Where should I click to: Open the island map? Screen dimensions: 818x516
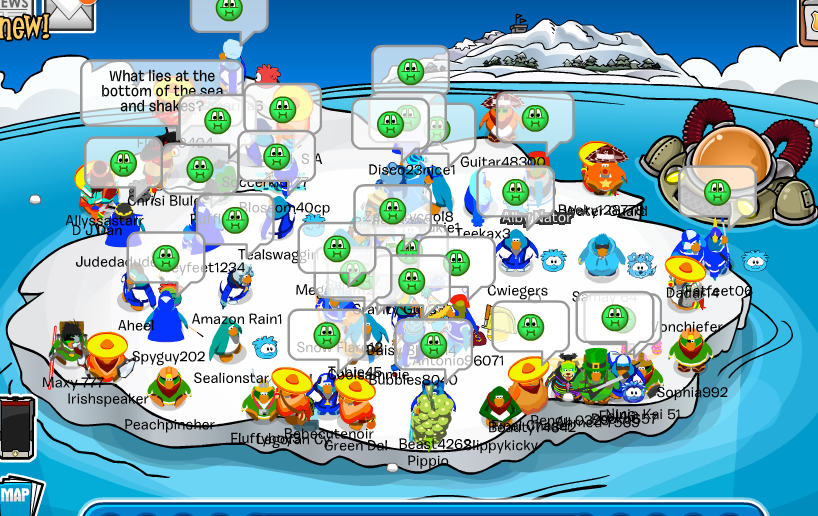click(18, 494)
